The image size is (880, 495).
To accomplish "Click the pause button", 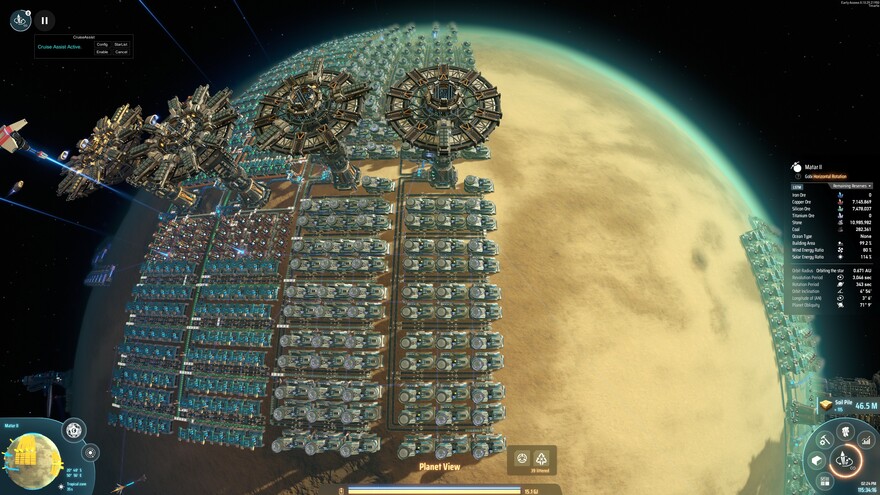I will tap(45, 19).
